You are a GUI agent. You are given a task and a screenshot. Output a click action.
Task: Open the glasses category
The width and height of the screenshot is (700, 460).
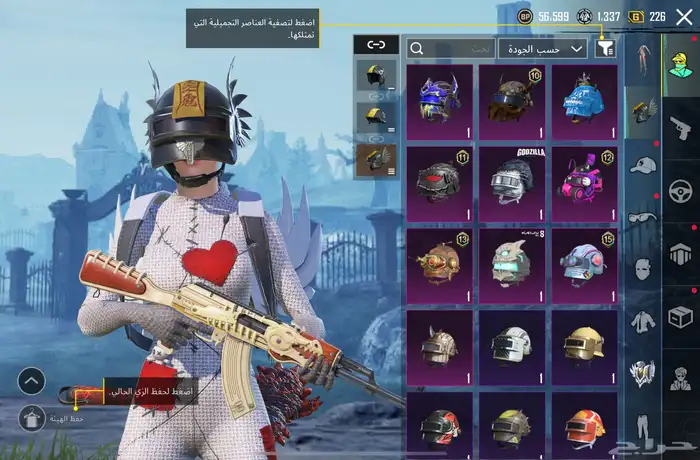642,217
